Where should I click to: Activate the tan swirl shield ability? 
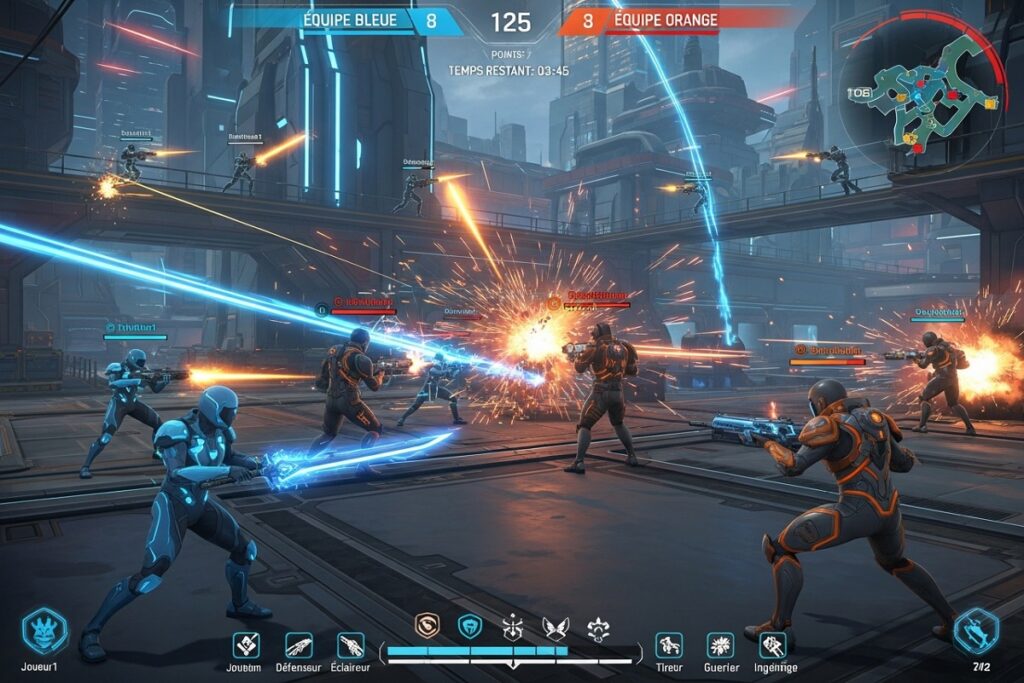(x=428, y=626)
